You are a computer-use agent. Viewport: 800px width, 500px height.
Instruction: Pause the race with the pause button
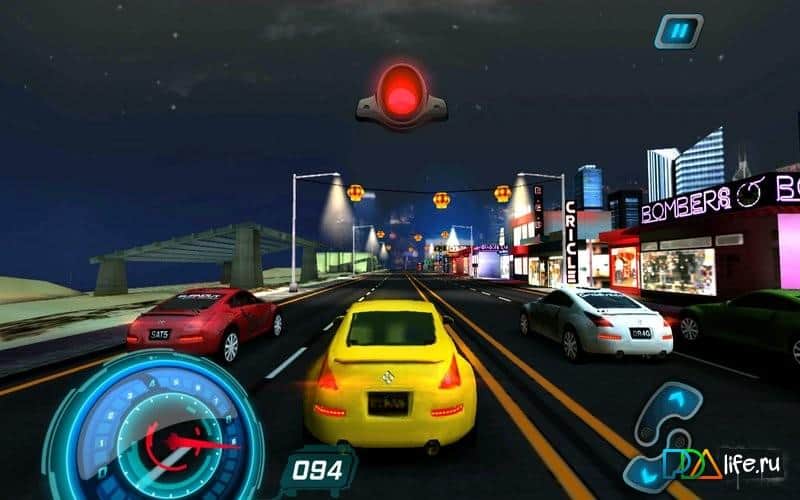(x=679, y=32)
